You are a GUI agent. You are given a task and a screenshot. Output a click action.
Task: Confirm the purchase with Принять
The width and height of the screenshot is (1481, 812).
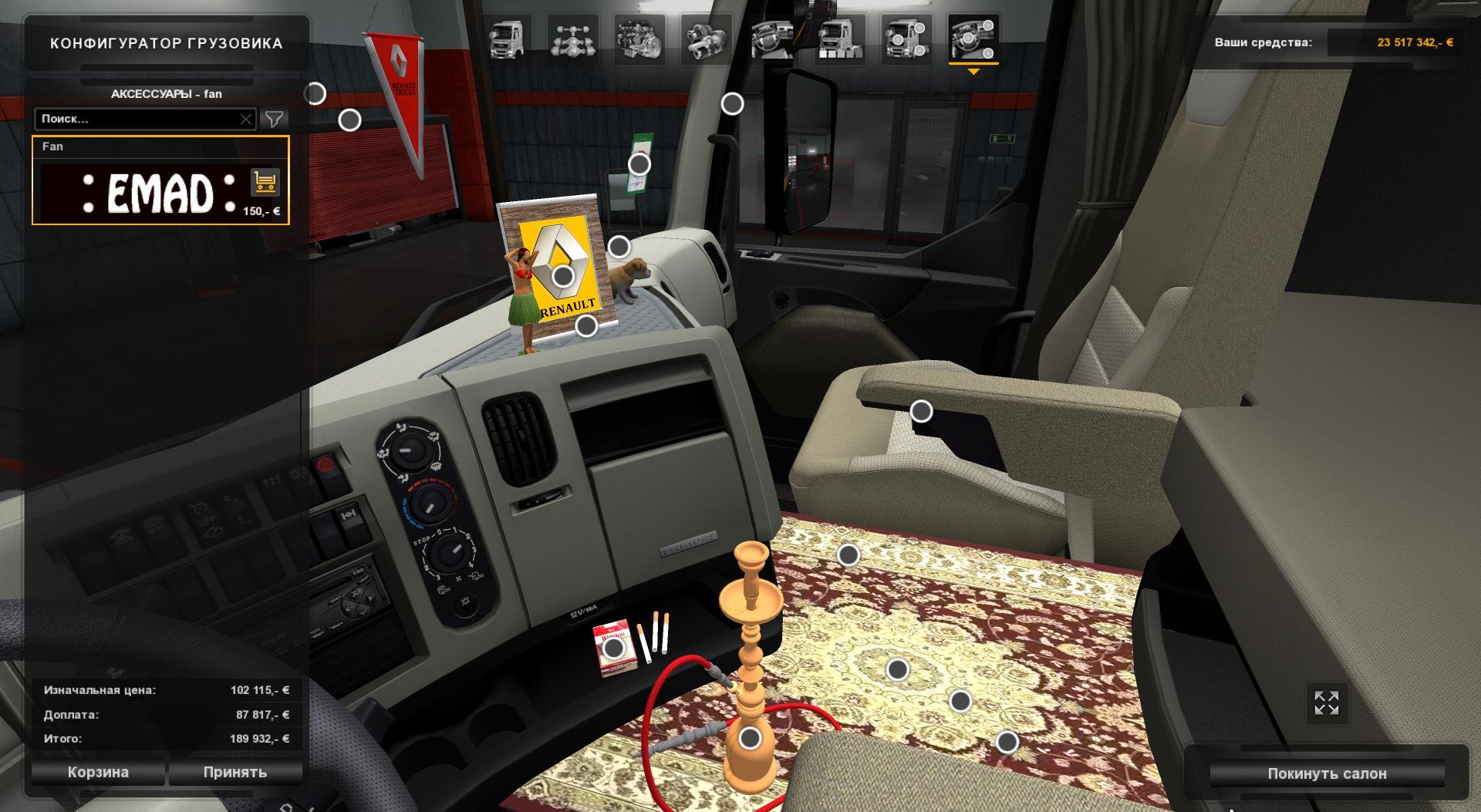click(234, 772)
